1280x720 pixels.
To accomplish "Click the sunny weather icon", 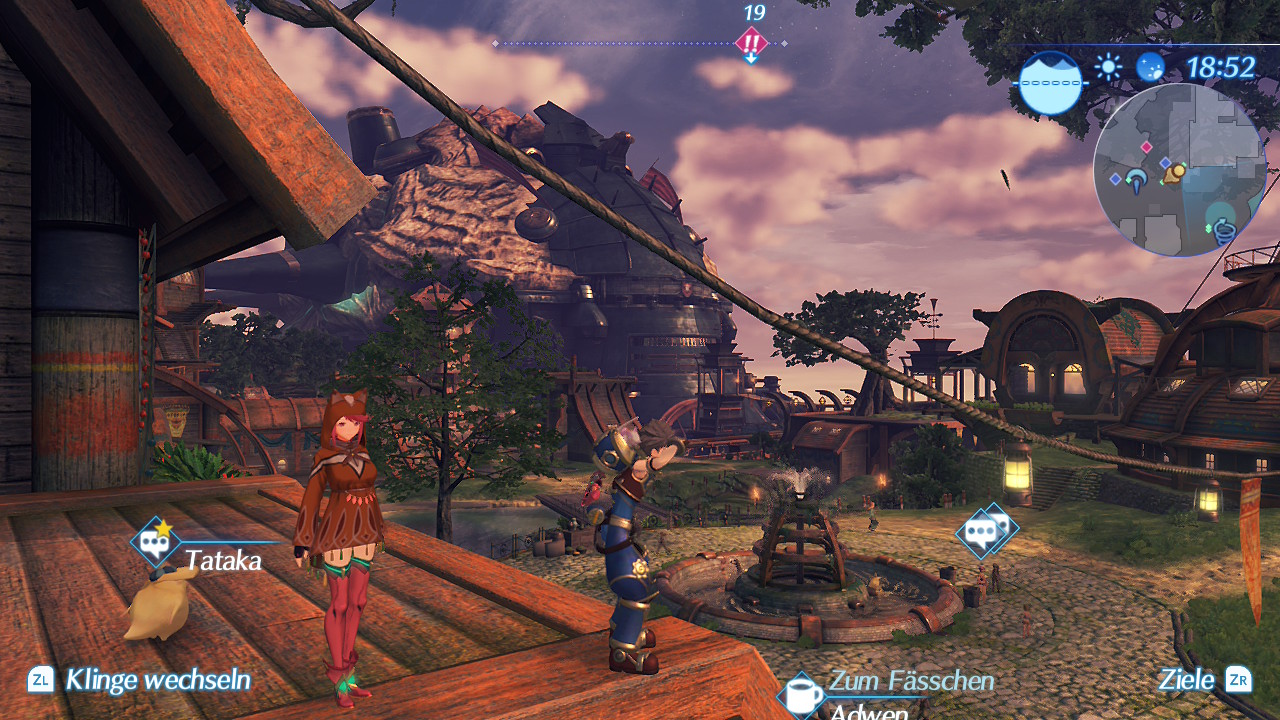I will pos(1108,67).
